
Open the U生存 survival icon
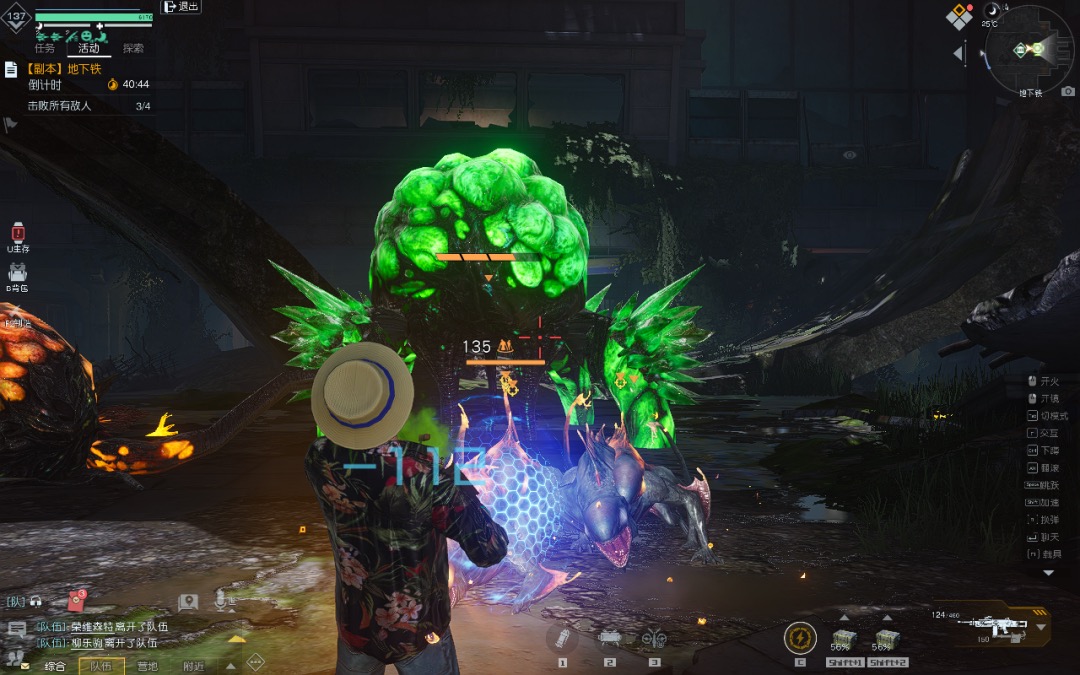coord(17,237)
